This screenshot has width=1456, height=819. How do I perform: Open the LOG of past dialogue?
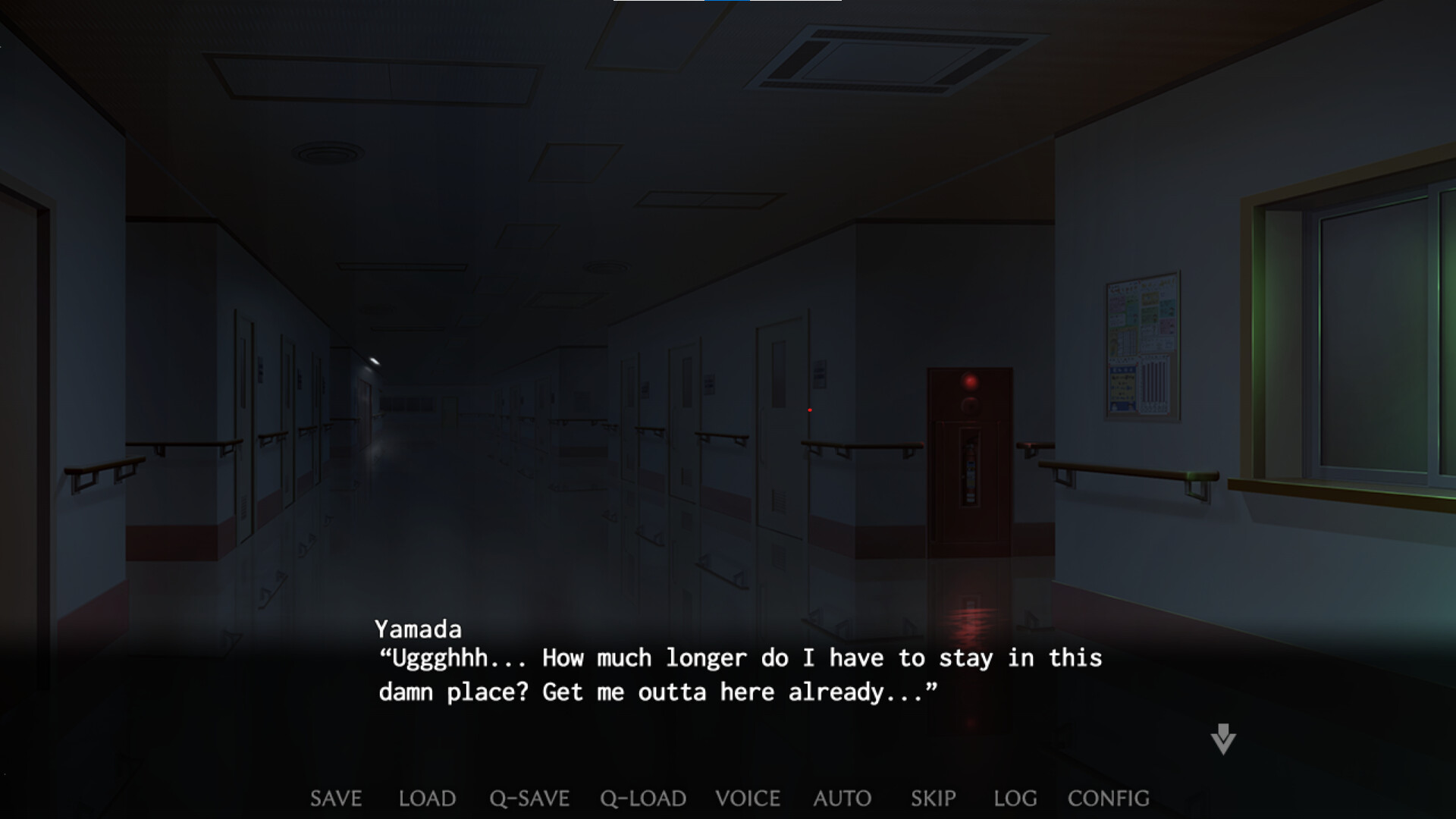click(1015, 799)
